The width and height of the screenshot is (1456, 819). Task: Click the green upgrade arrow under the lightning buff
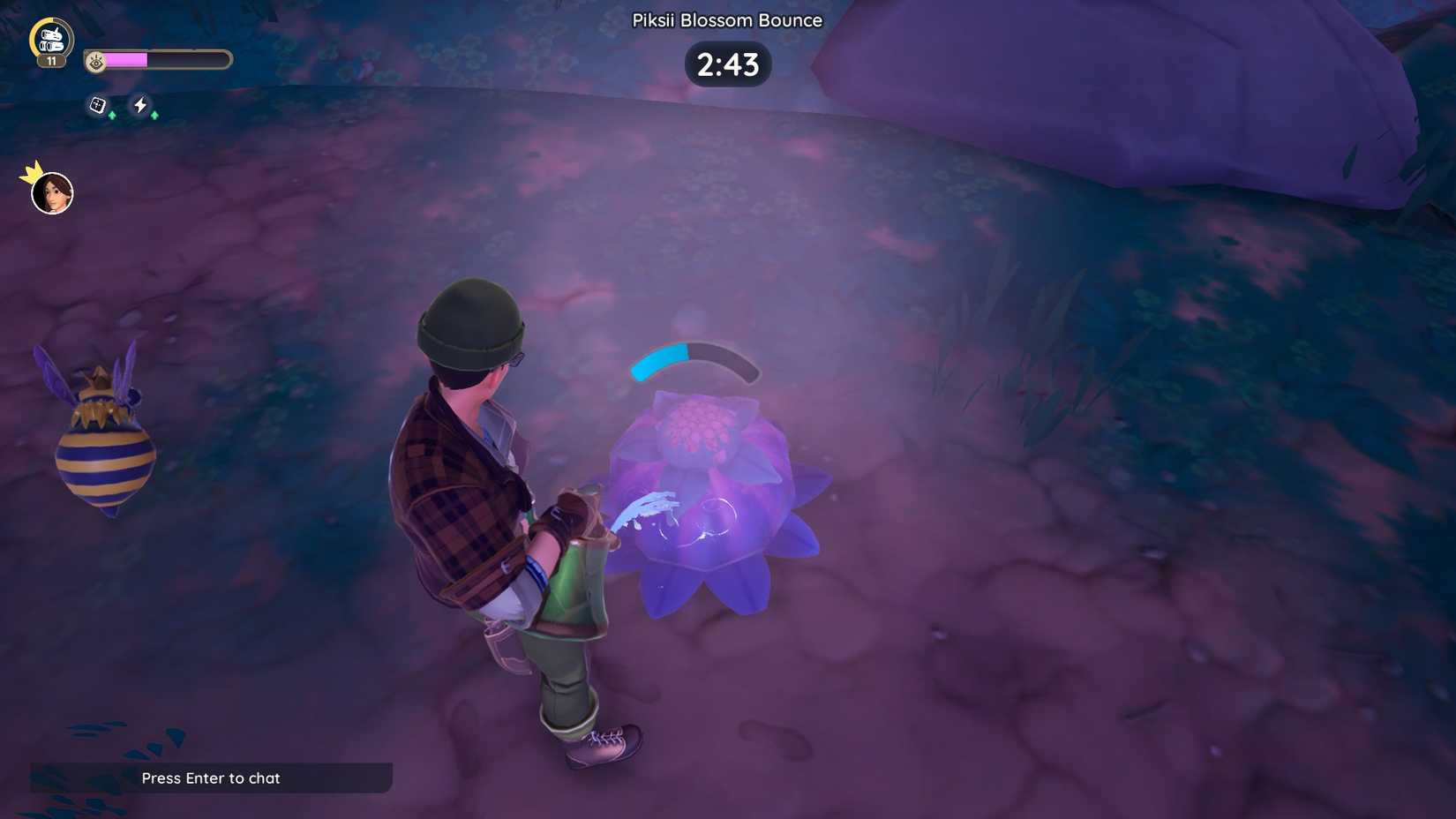(153, 116)
